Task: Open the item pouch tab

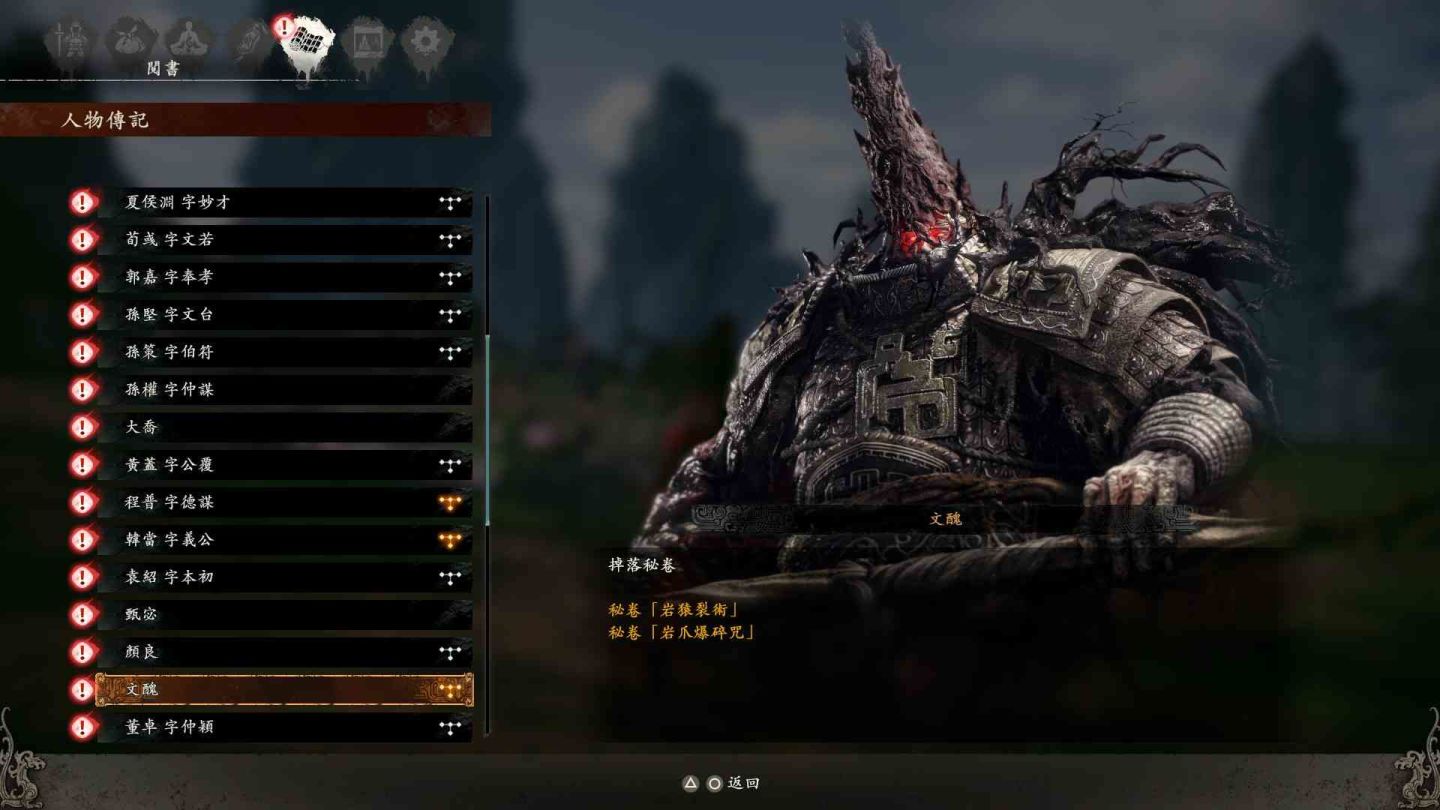Action: click(x=131, y=42)
